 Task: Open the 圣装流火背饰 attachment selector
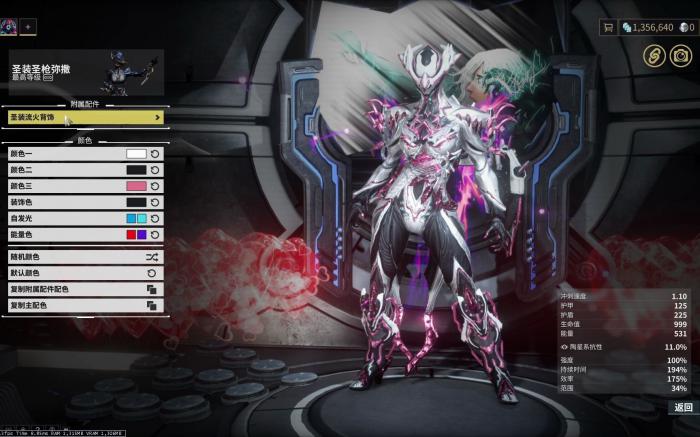[x=85, y=117]
